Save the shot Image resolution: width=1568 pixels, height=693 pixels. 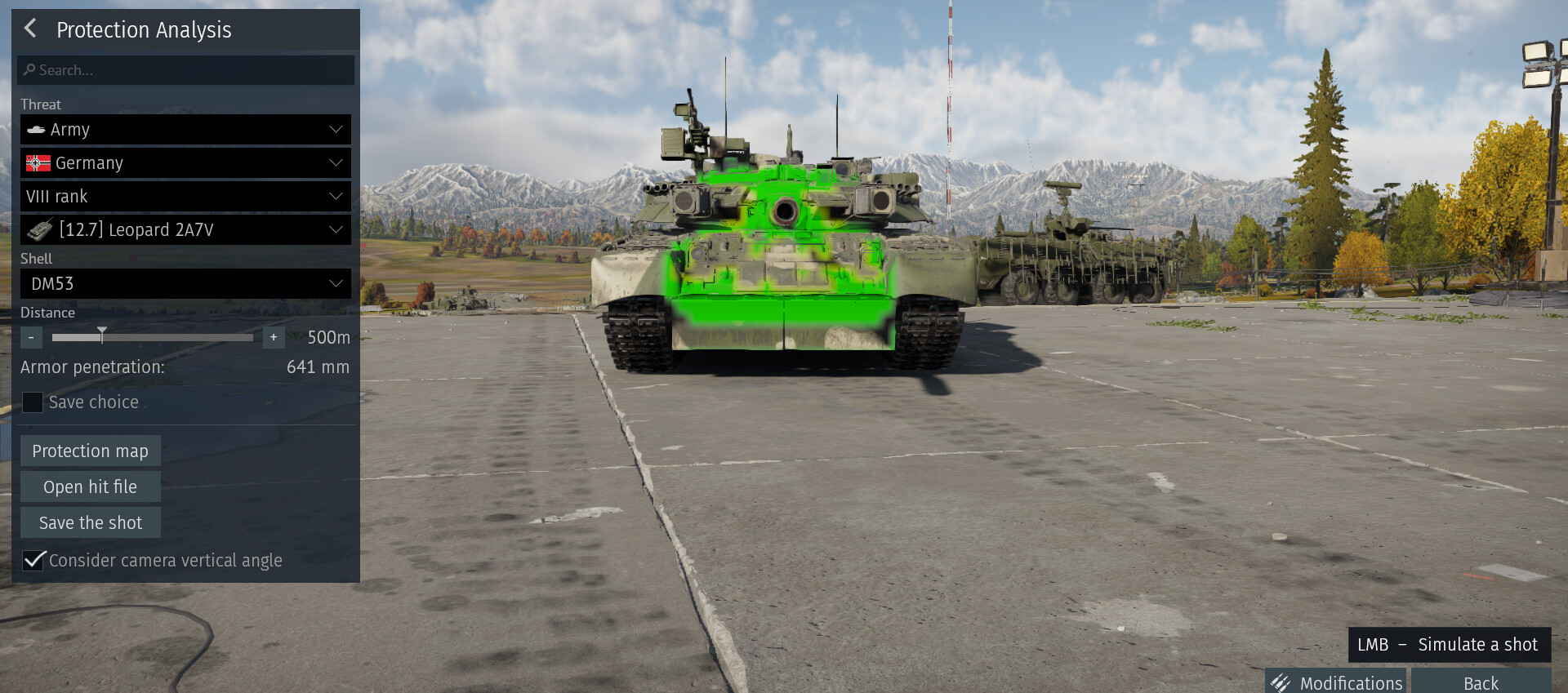tap(90, 523)
